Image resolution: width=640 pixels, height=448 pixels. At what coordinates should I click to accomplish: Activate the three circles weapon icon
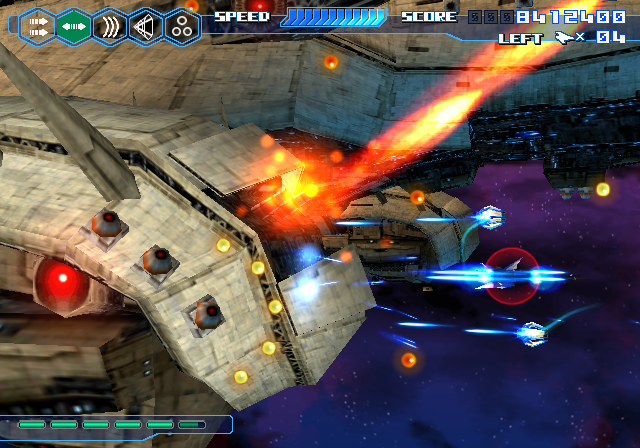pos(182,26)
